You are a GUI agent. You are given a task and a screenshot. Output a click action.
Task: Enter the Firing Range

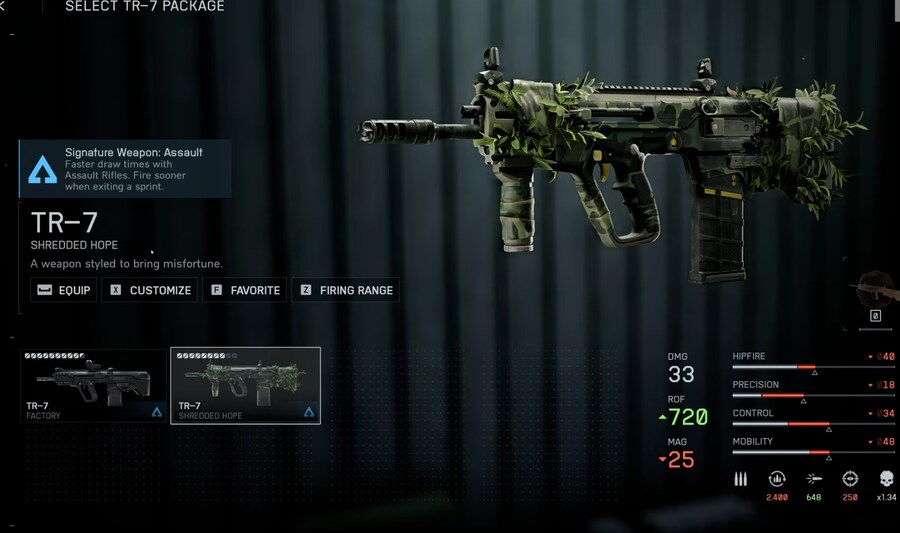coord(346,290)
